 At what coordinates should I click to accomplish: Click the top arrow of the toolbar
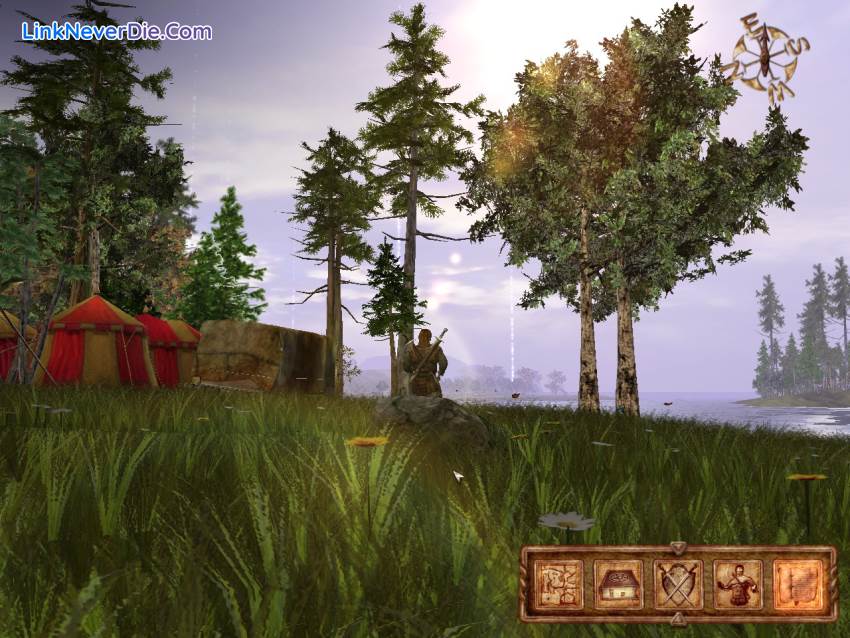pos(678,548)
